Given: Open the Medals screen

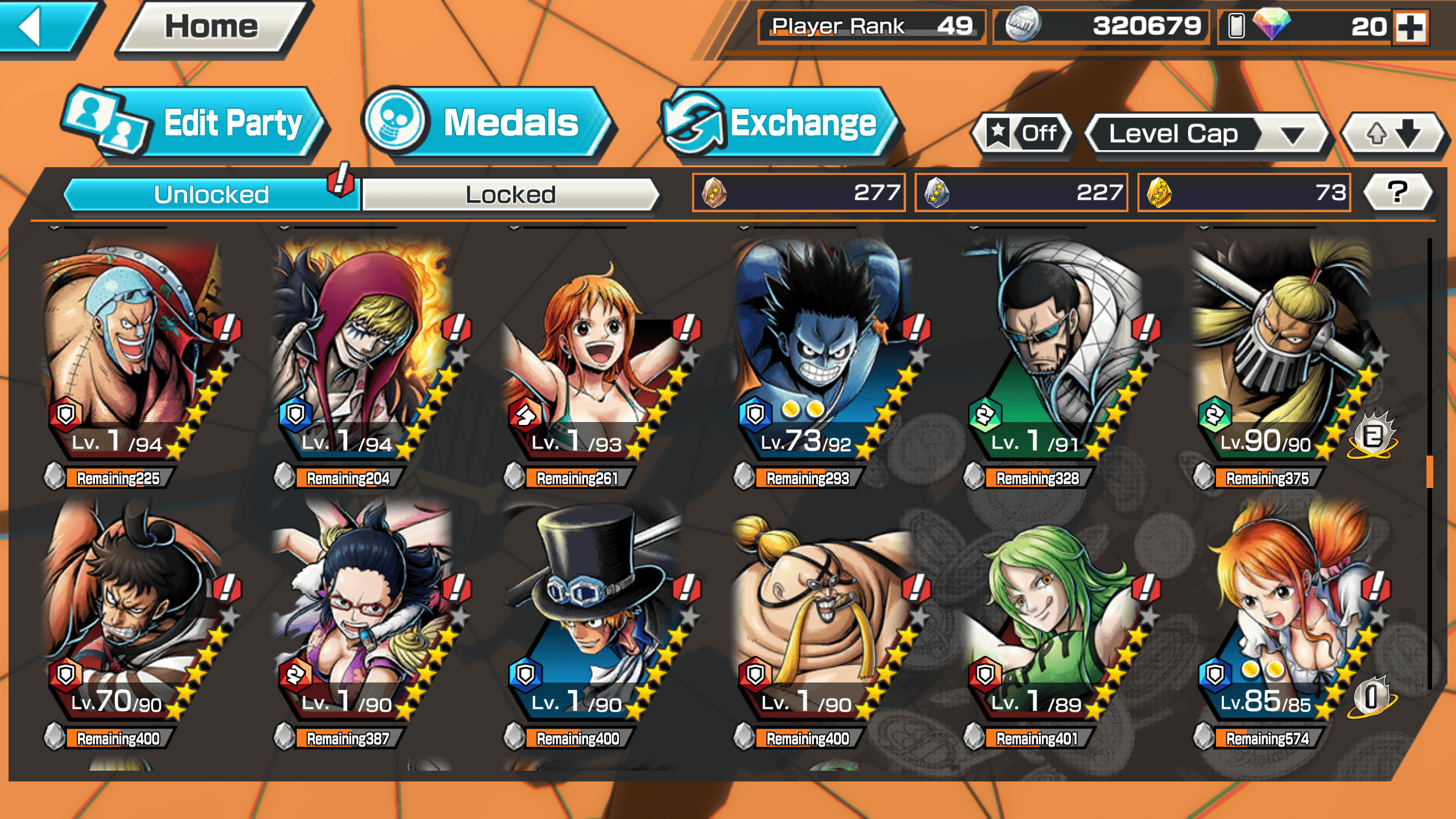Looking at the screenshot, I should pos(486,123).
